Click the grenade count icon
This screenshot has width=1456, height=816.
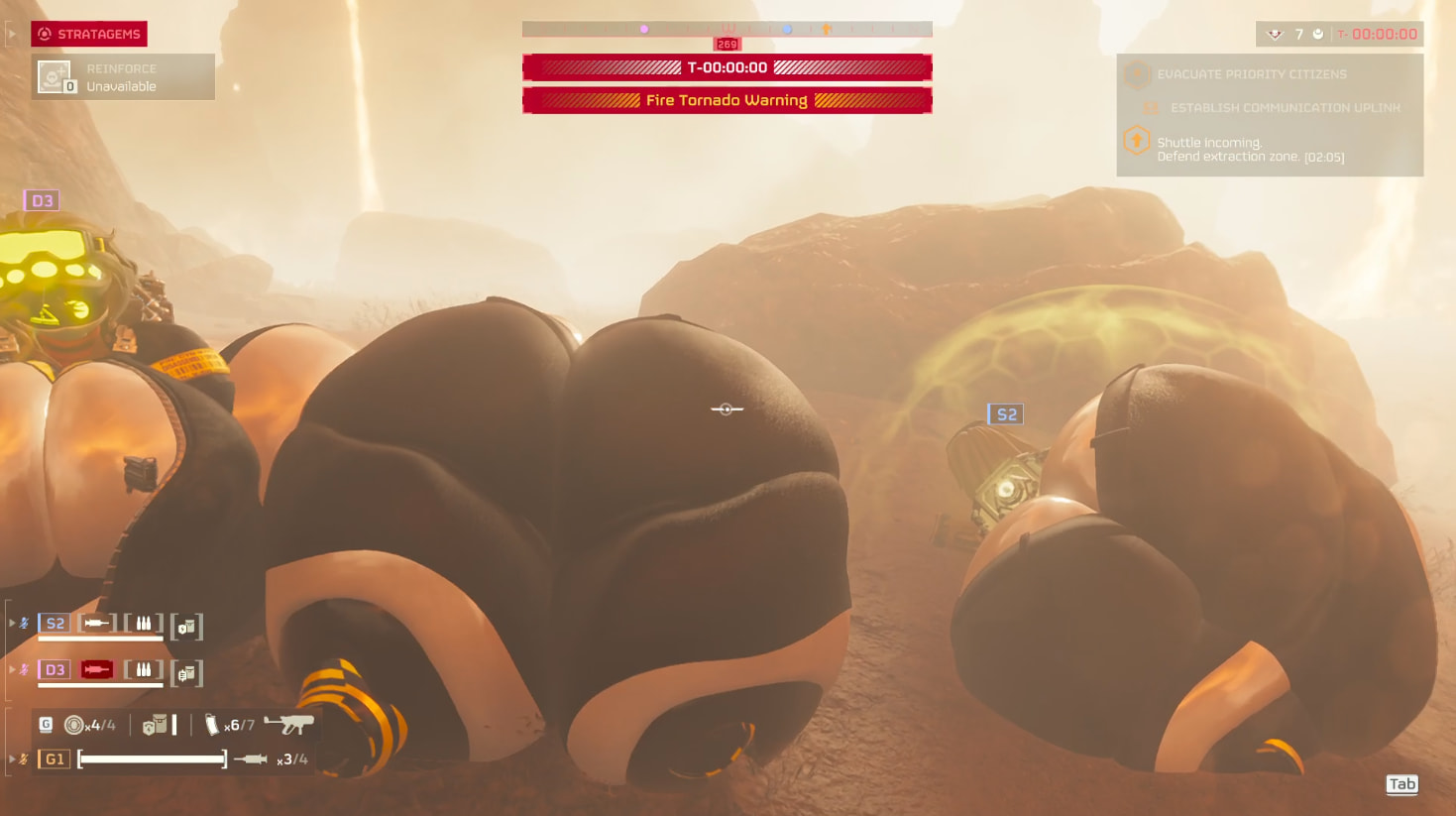tap(74, 725)
